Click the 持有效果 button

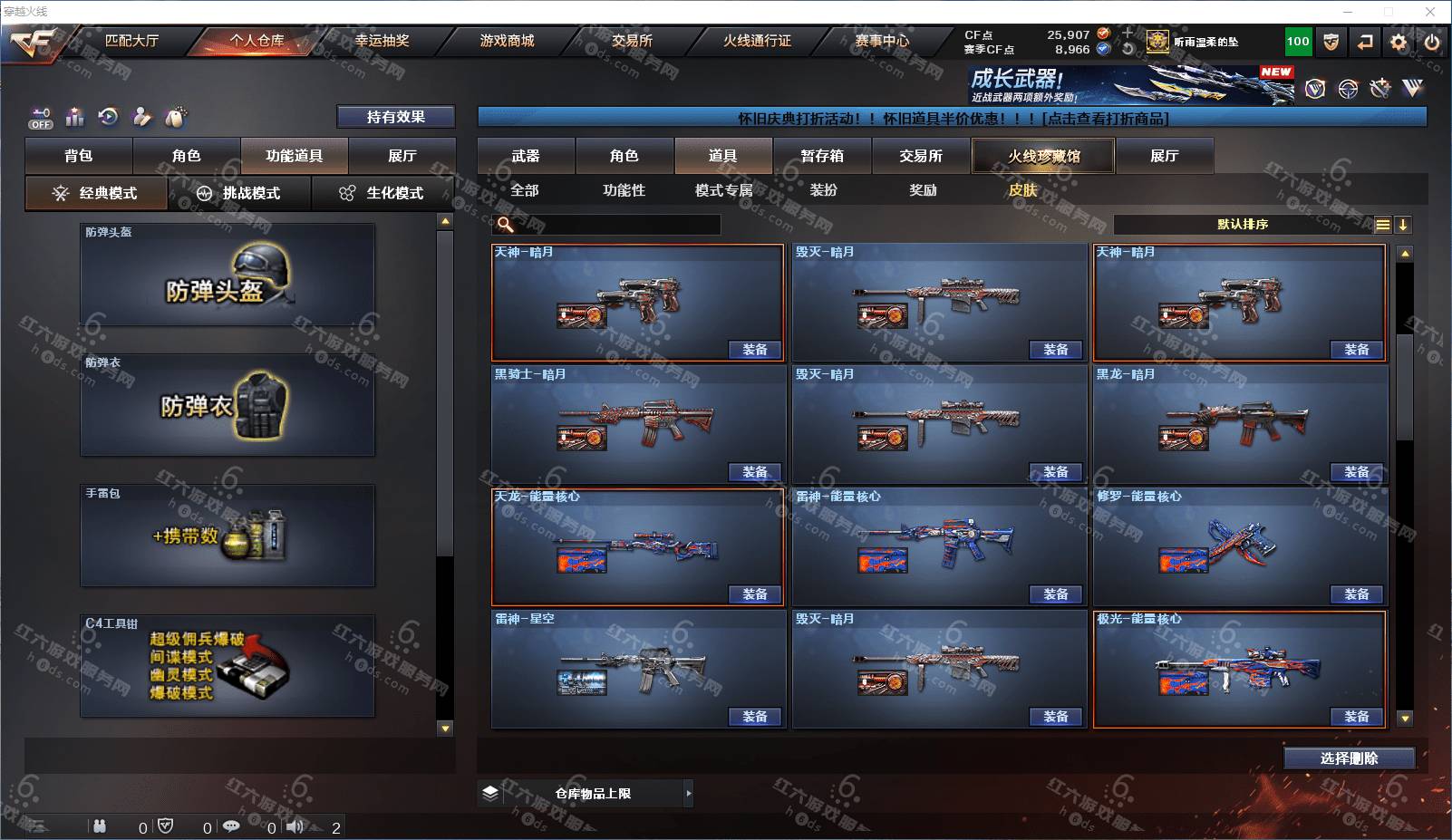pos(395,117)
